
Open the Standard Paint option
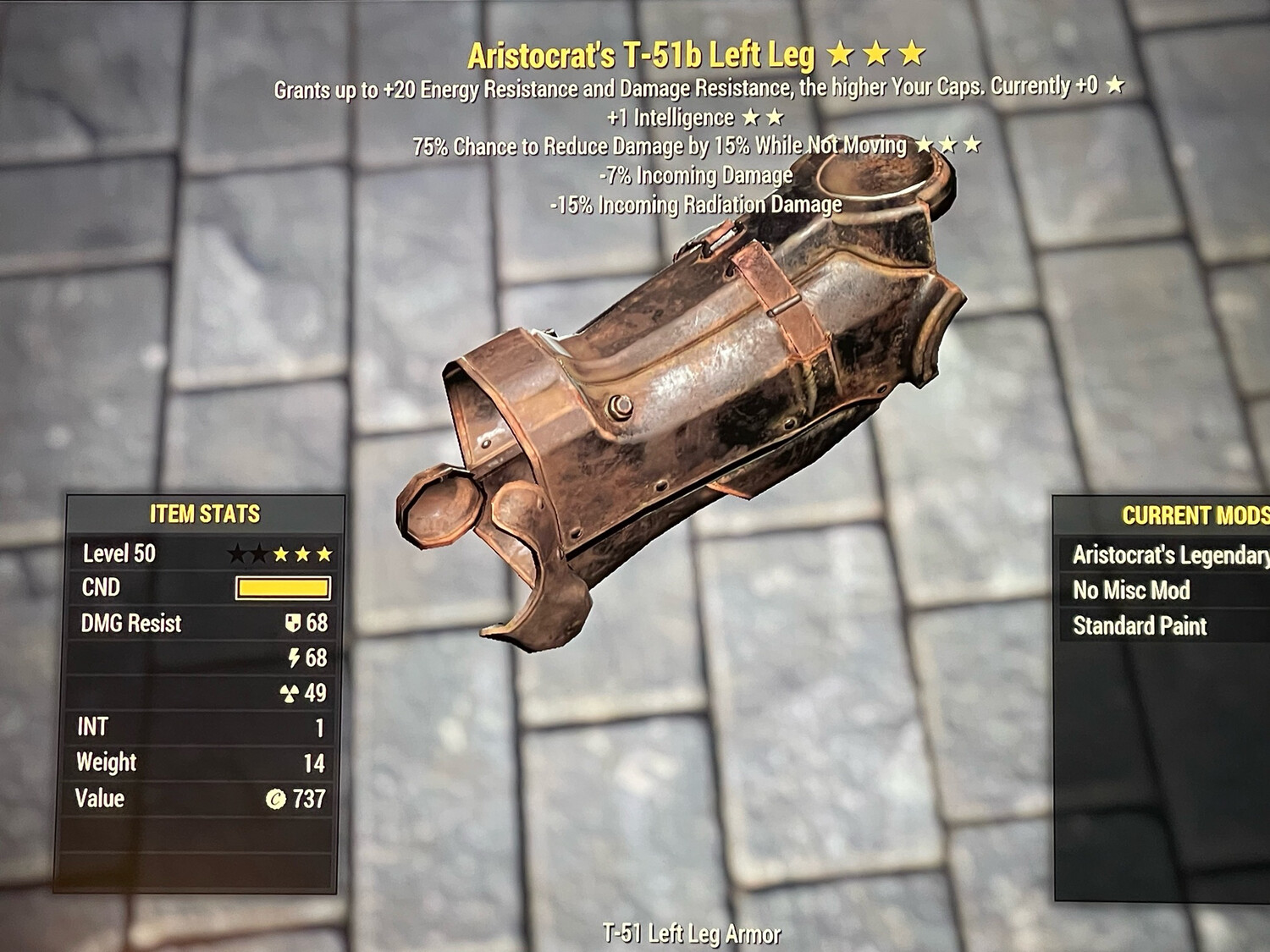pyautogui.click(x=1139, y=626)
